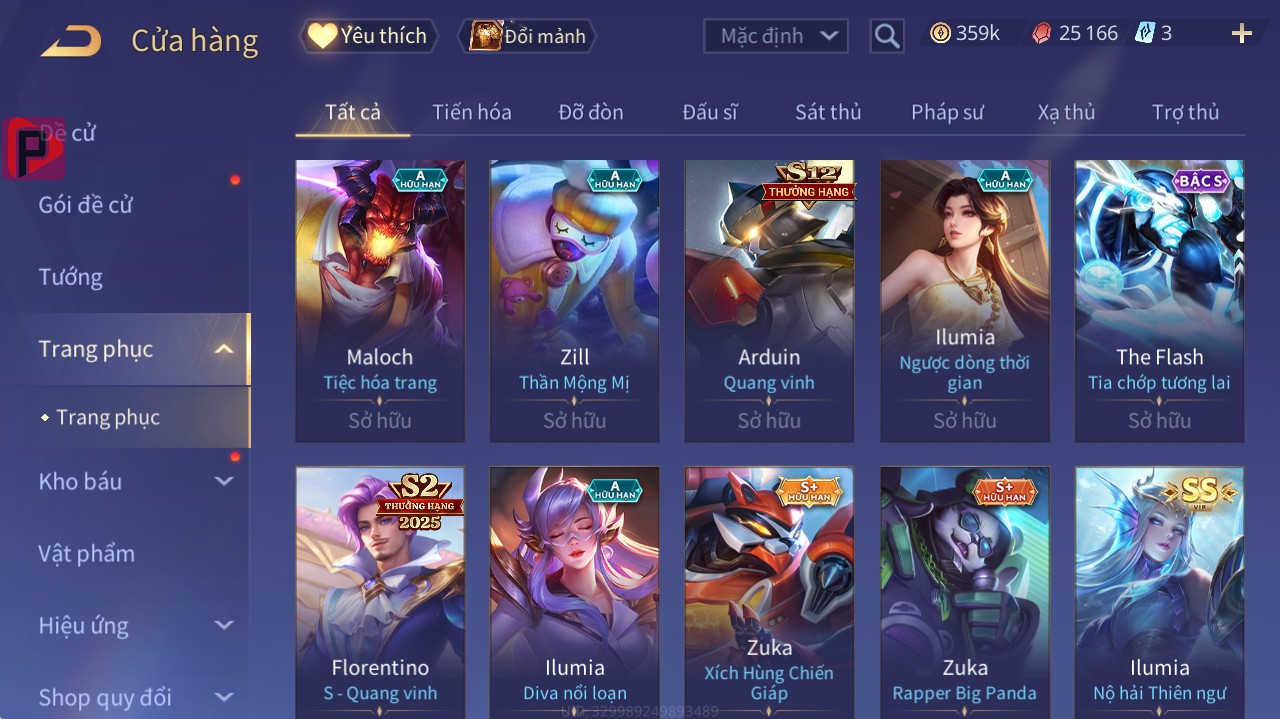The width and height of the screenshot is (1280, 719).
Task: Choose the Trợ thủ tab
Action: [x=1185, y=112]
